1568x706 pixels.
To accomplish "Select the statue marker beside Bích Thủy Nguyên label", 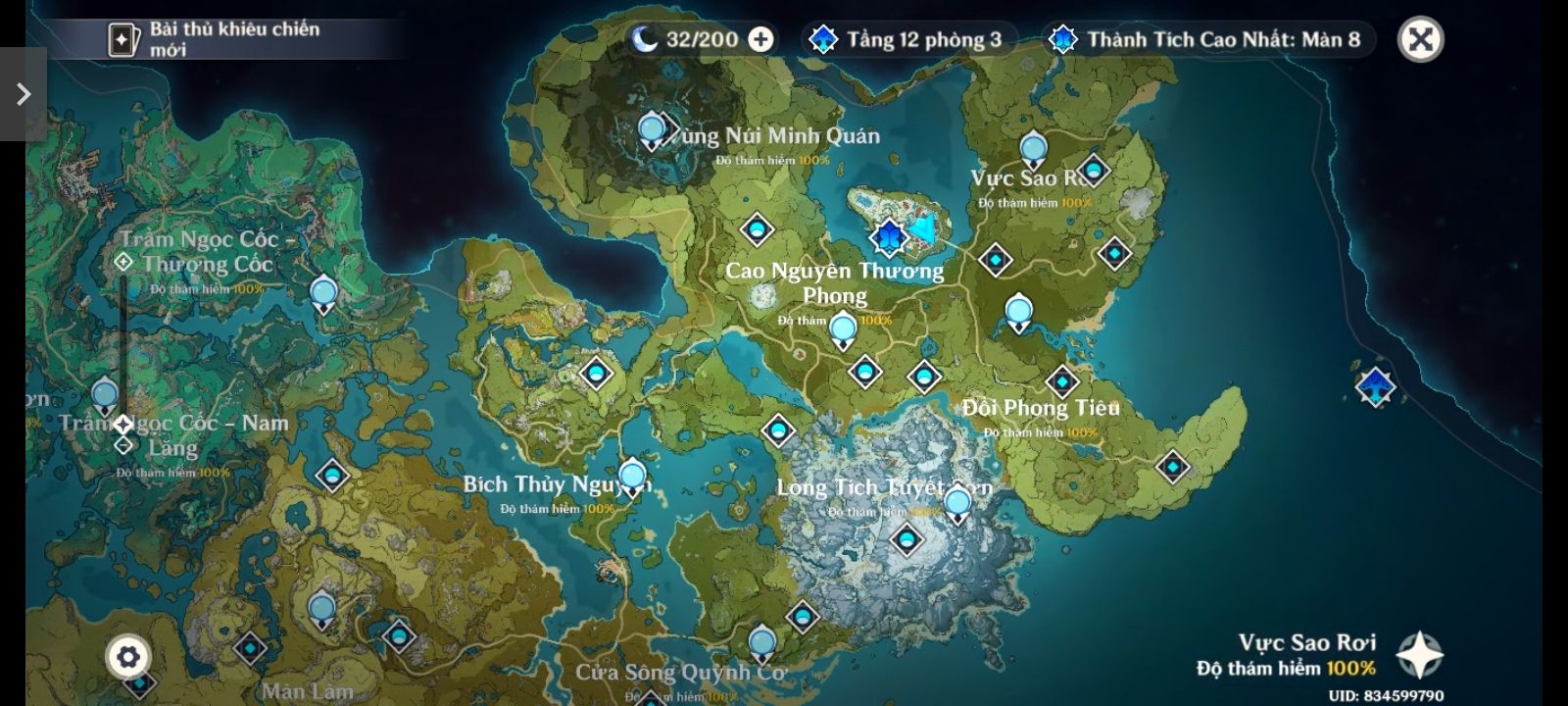I will [x=633, y=478].
